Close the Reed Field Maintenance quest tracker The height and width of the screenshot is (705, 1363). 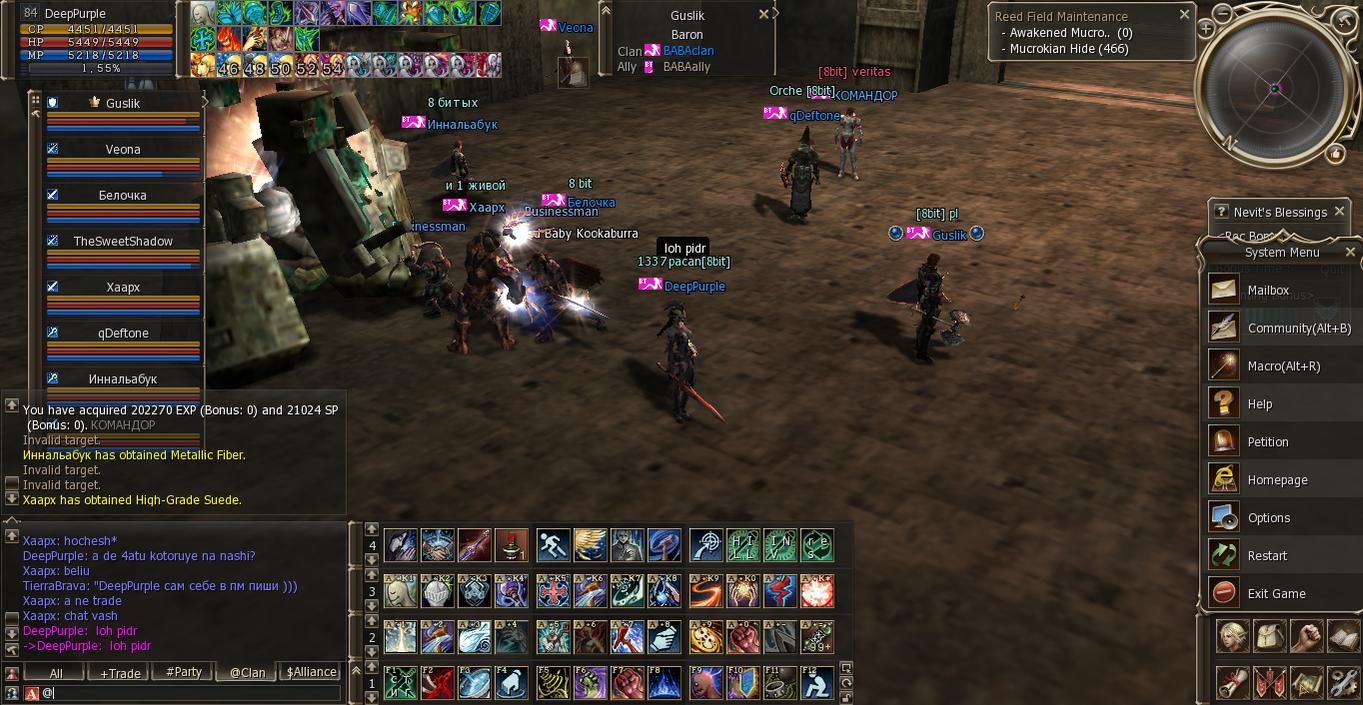pos(1185,15)
